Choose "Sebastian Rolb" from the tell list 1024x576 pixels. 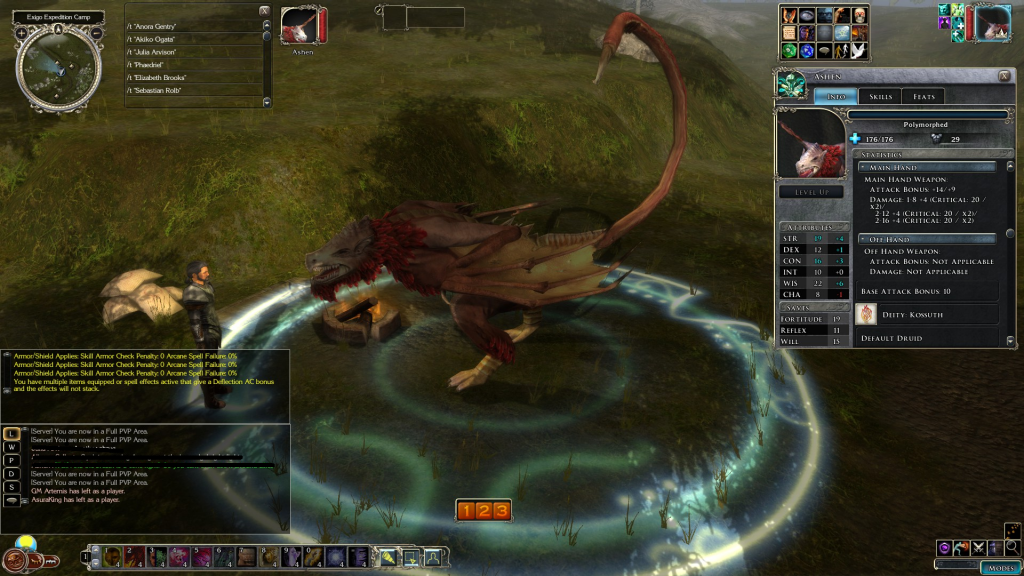tap(161, 91)
